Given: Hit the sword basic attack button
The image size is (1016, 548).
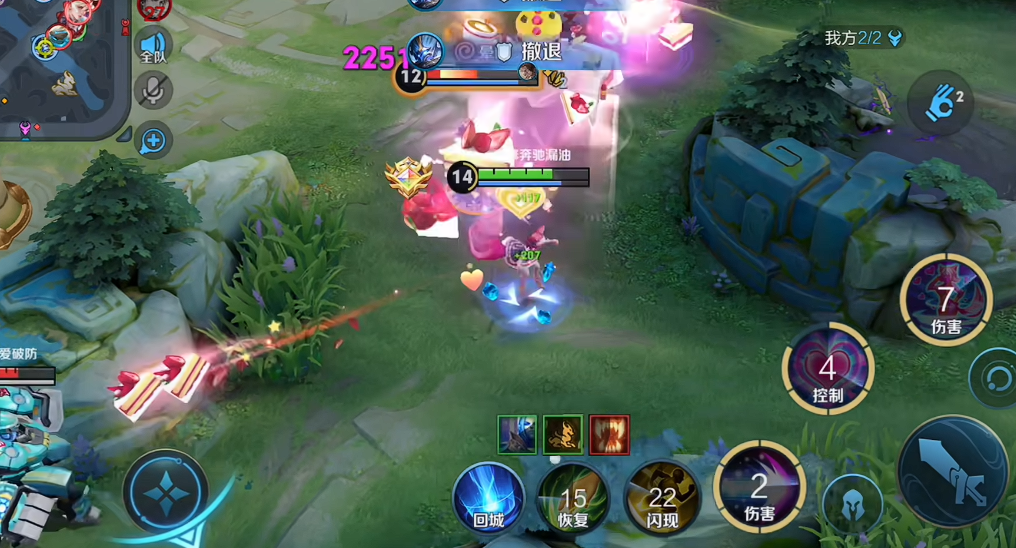Looking at the screenshot, I should (x=951, y=471).
